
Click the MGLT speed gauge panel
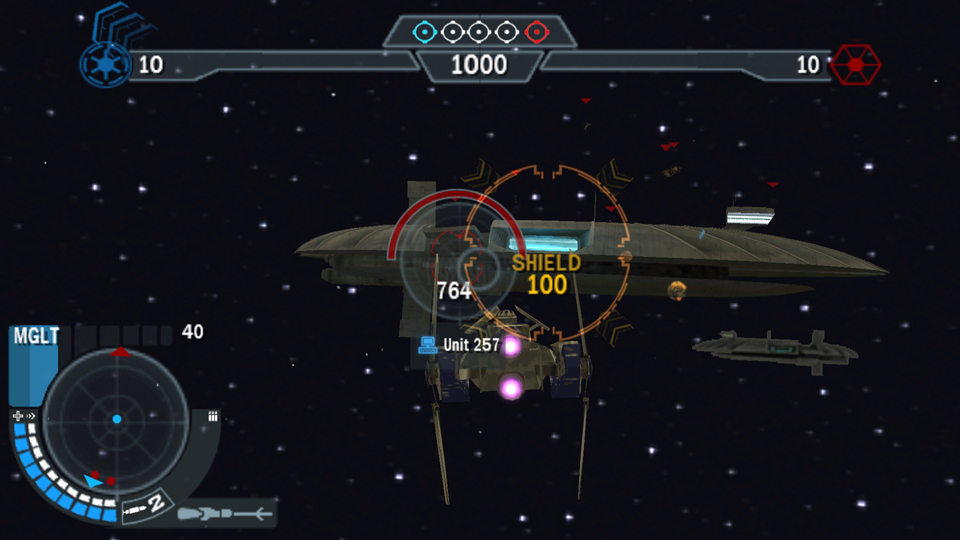click(x=35, y=366)
